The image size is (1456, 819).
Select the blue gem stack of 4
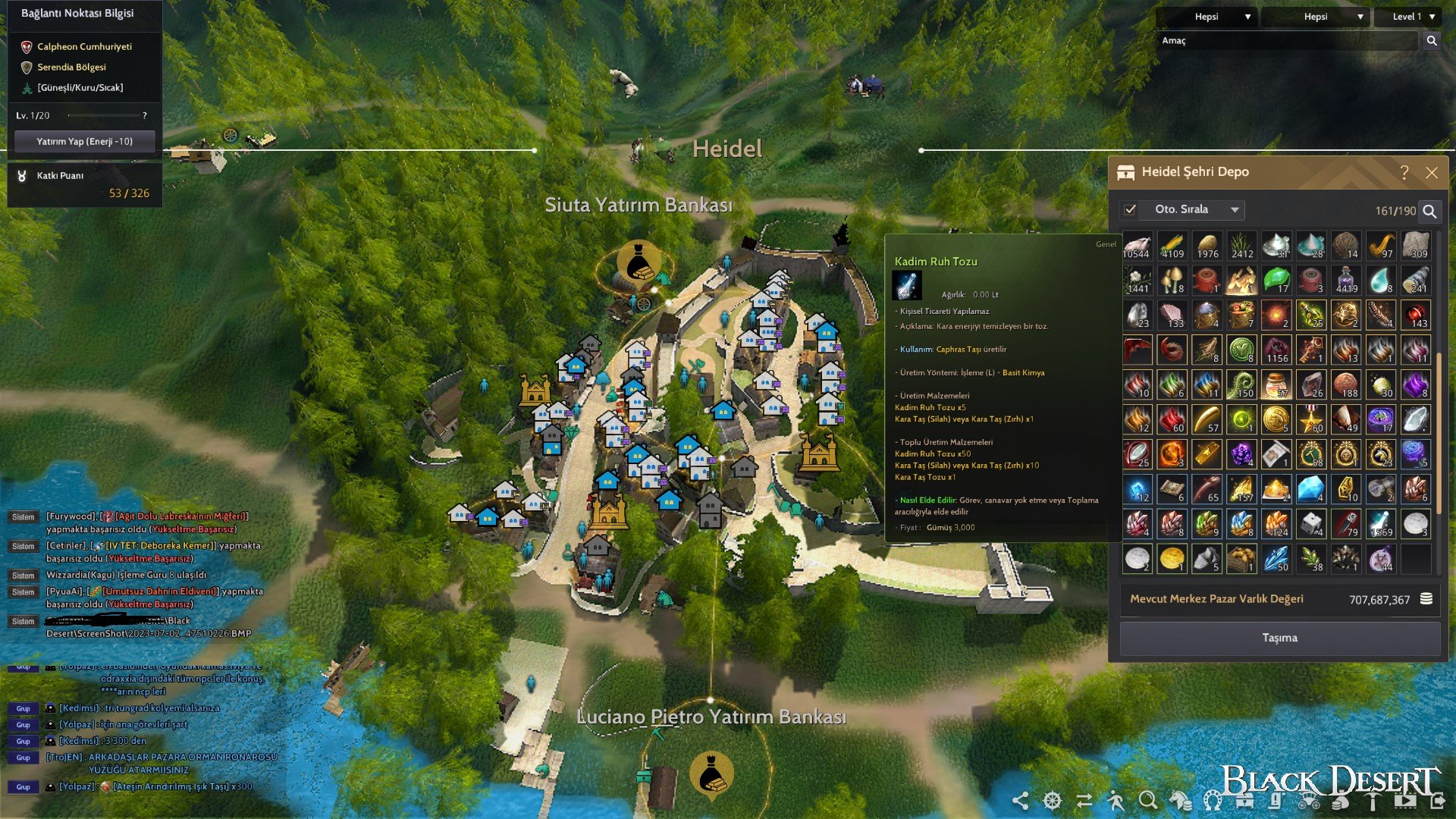[1310, 489]
